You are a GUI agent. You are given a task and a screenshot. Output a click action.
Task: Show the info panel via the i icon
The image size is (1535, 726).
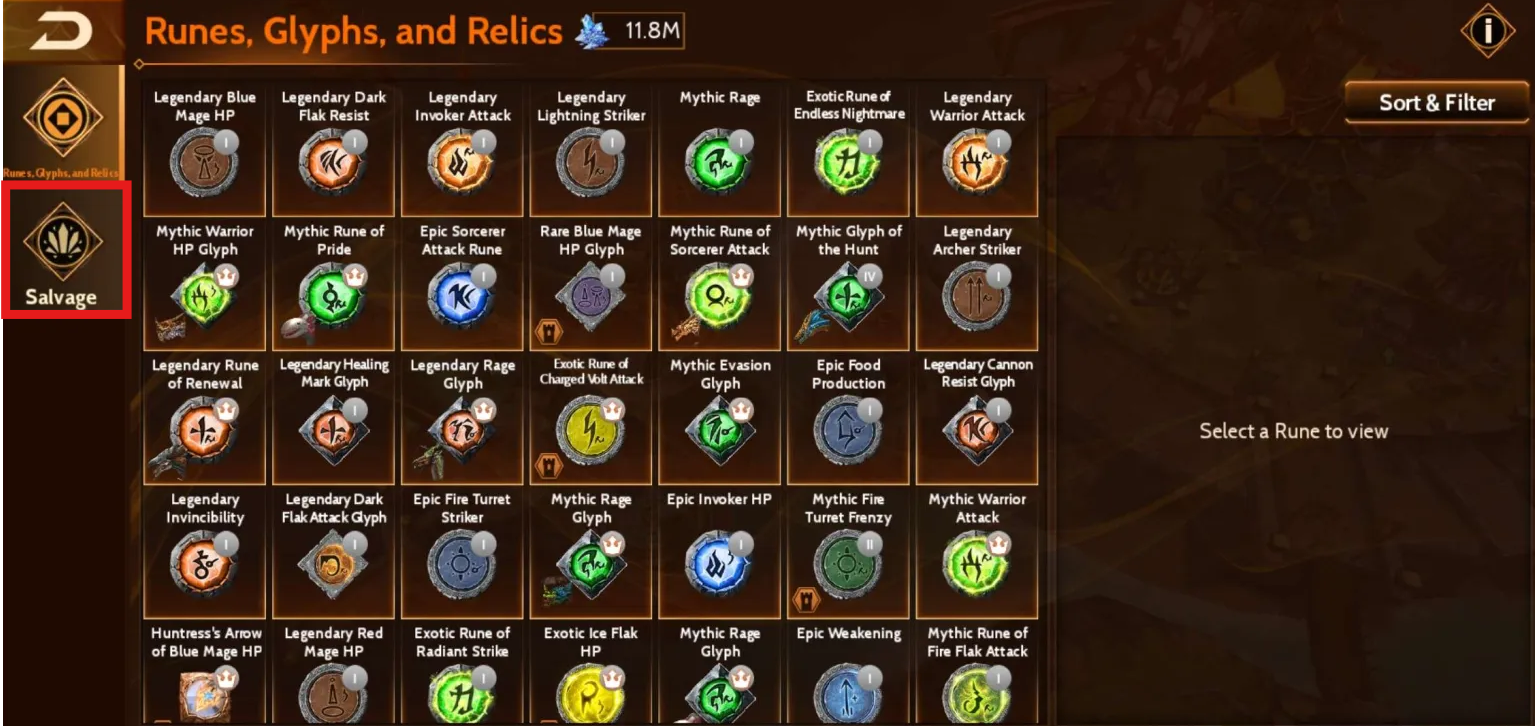[1487, 31]
